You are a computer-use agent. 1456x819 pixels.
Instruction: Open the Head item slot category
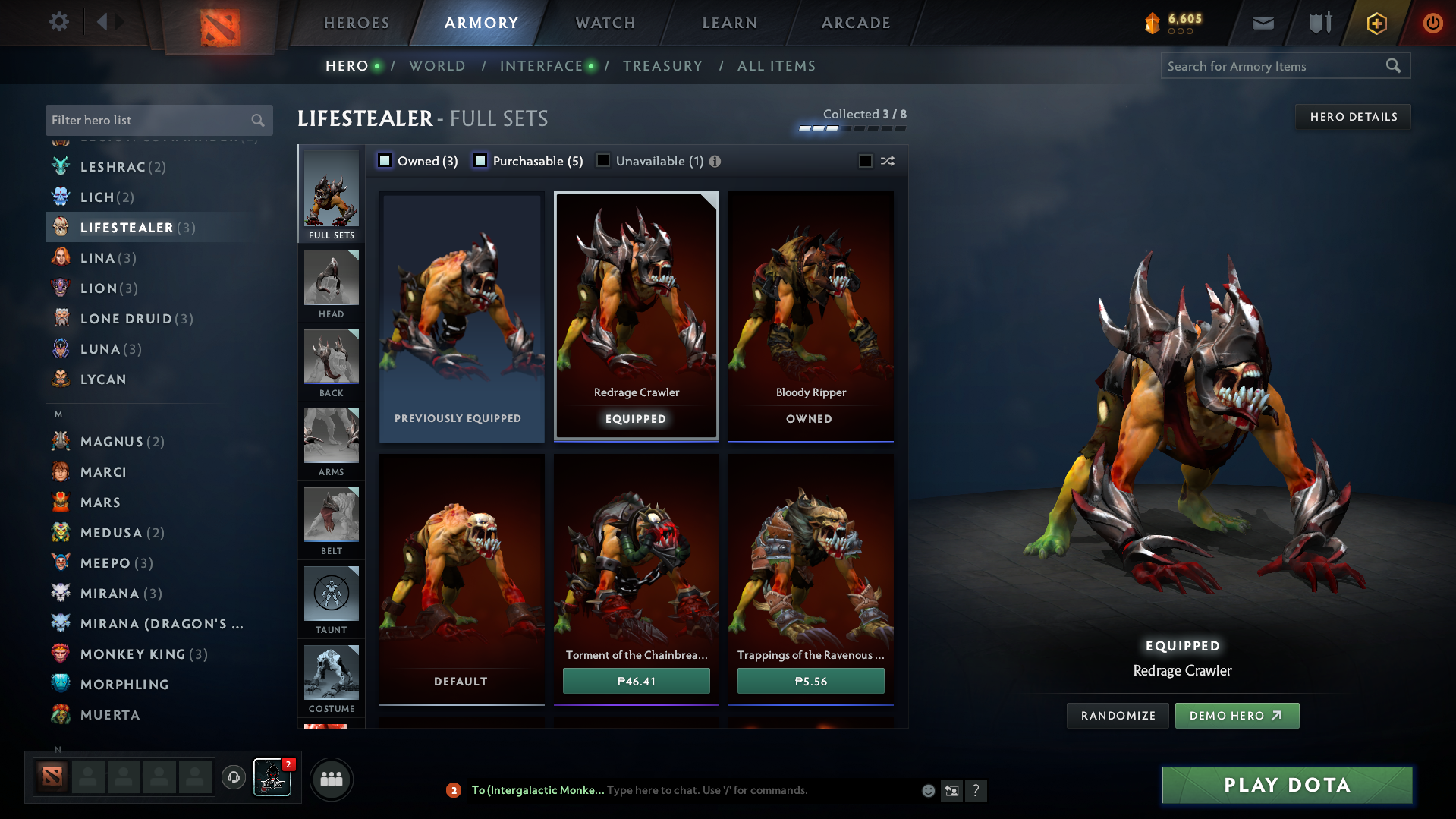pos(332,285)
